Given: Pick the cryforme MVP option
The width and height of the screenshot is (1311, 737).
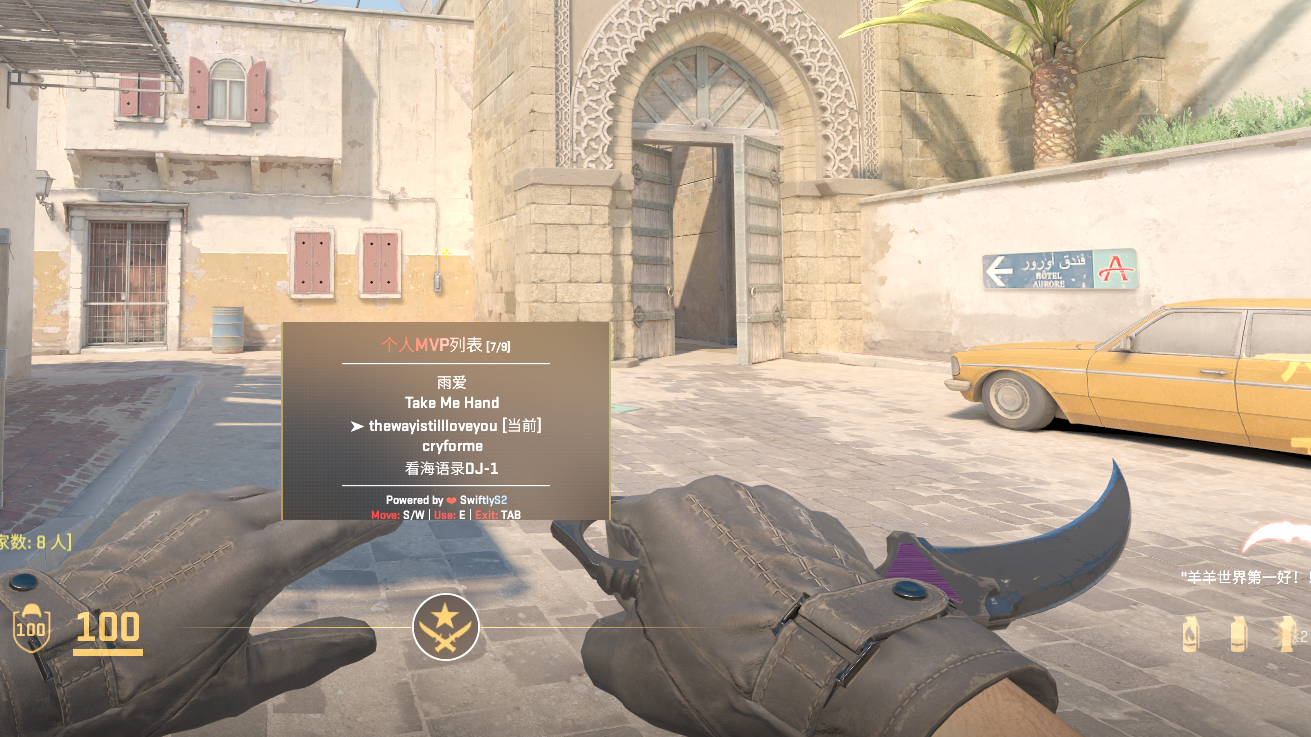Looking at the screenshot, I should point(452,446).
